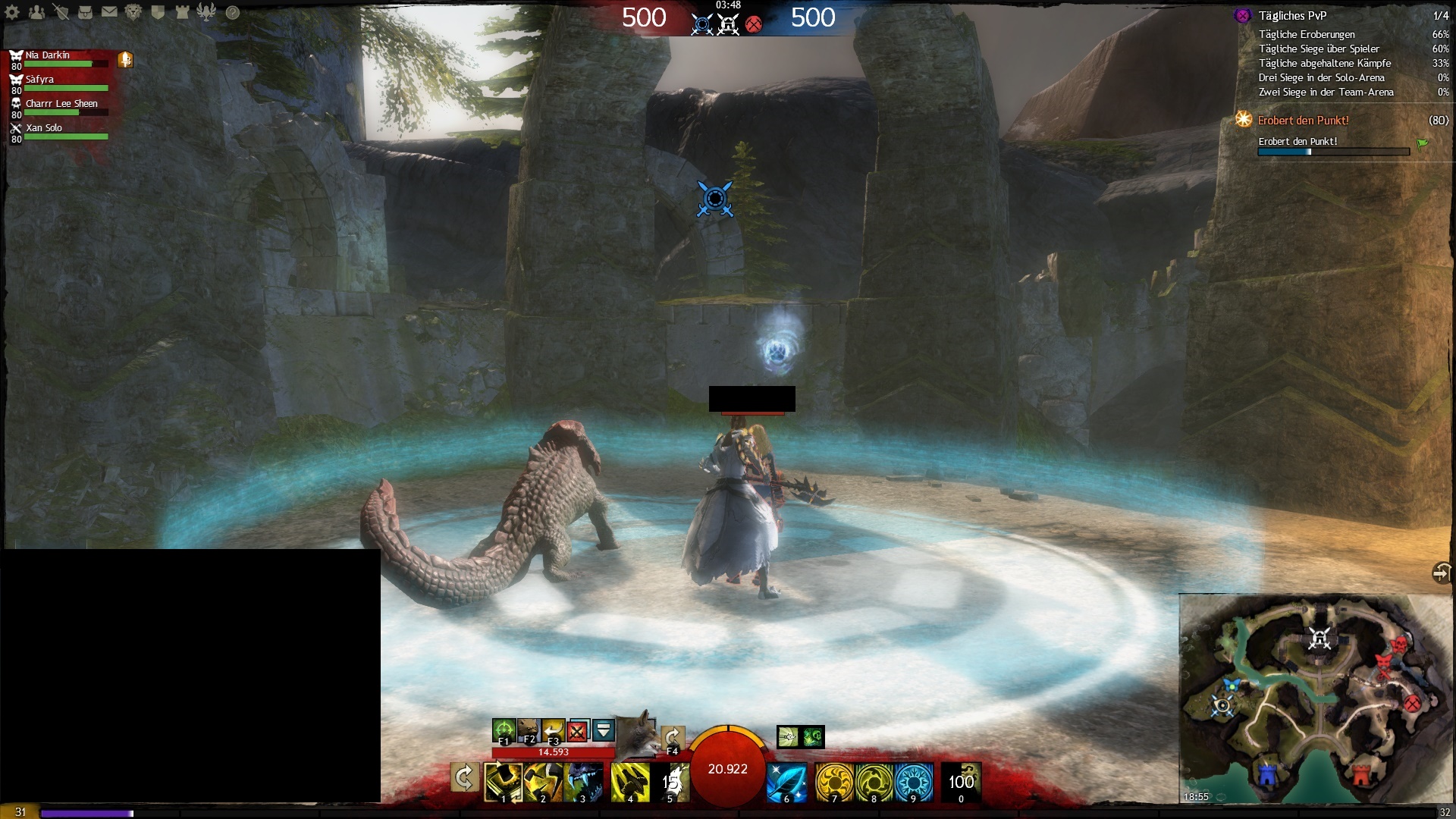Open the castle tower WvW icon
1456x819 pixels.
point(182,12)
